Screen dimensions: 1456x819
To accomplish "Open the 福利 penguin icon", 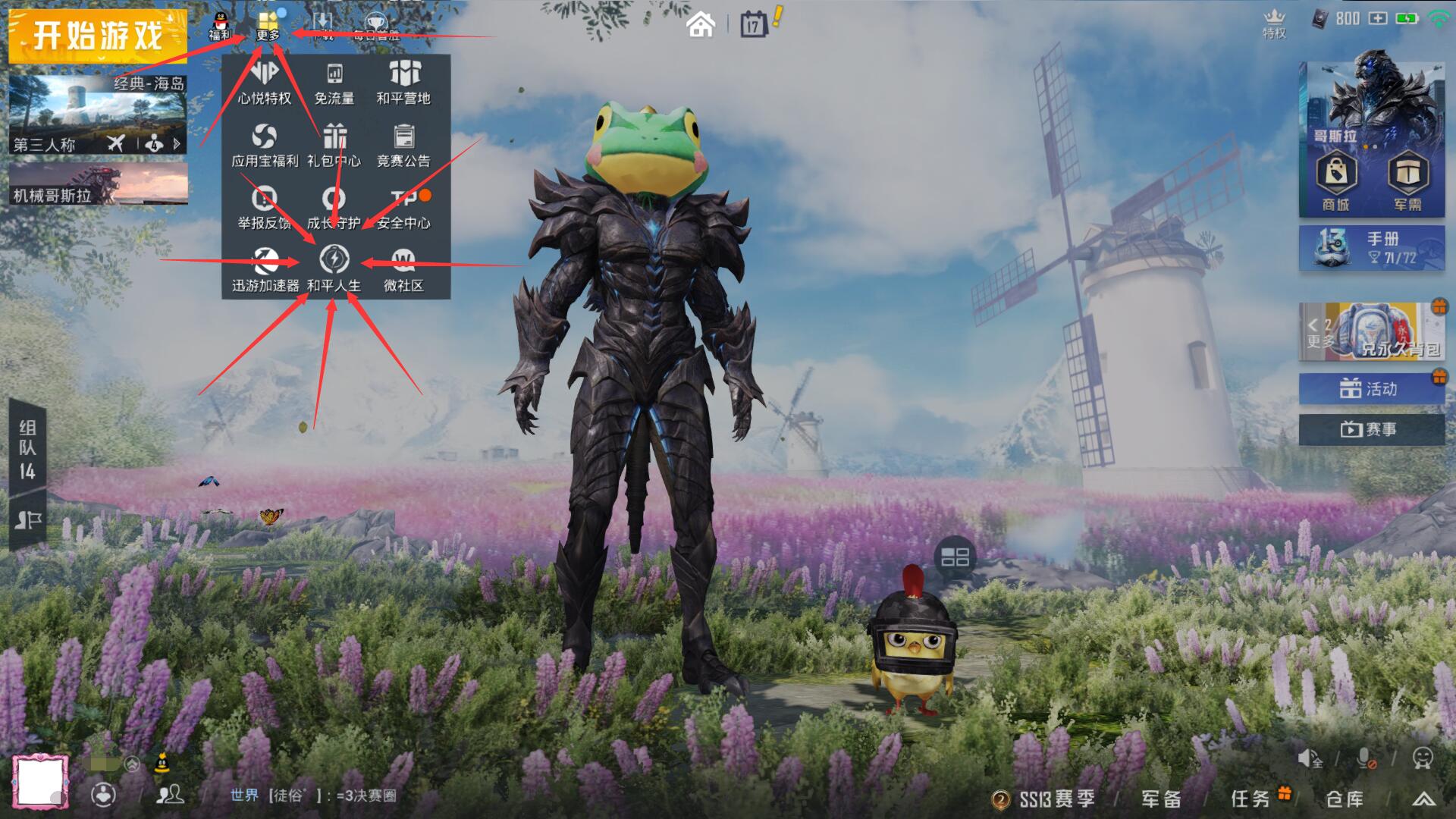I will (x=220, y=25).
